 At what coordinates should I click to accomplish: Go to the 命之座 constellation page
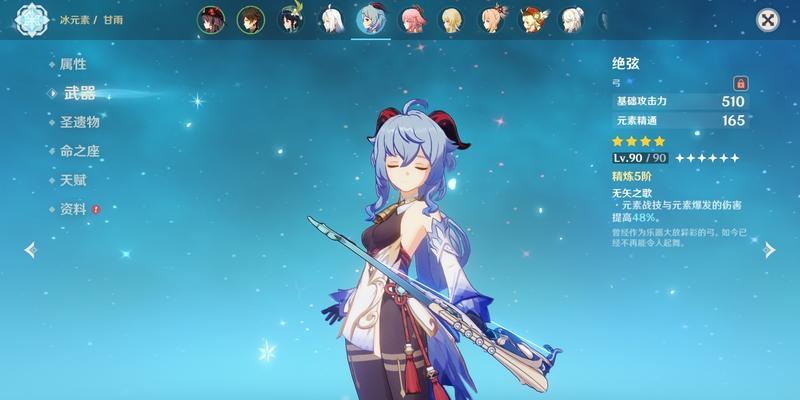(x=79, y=151)
